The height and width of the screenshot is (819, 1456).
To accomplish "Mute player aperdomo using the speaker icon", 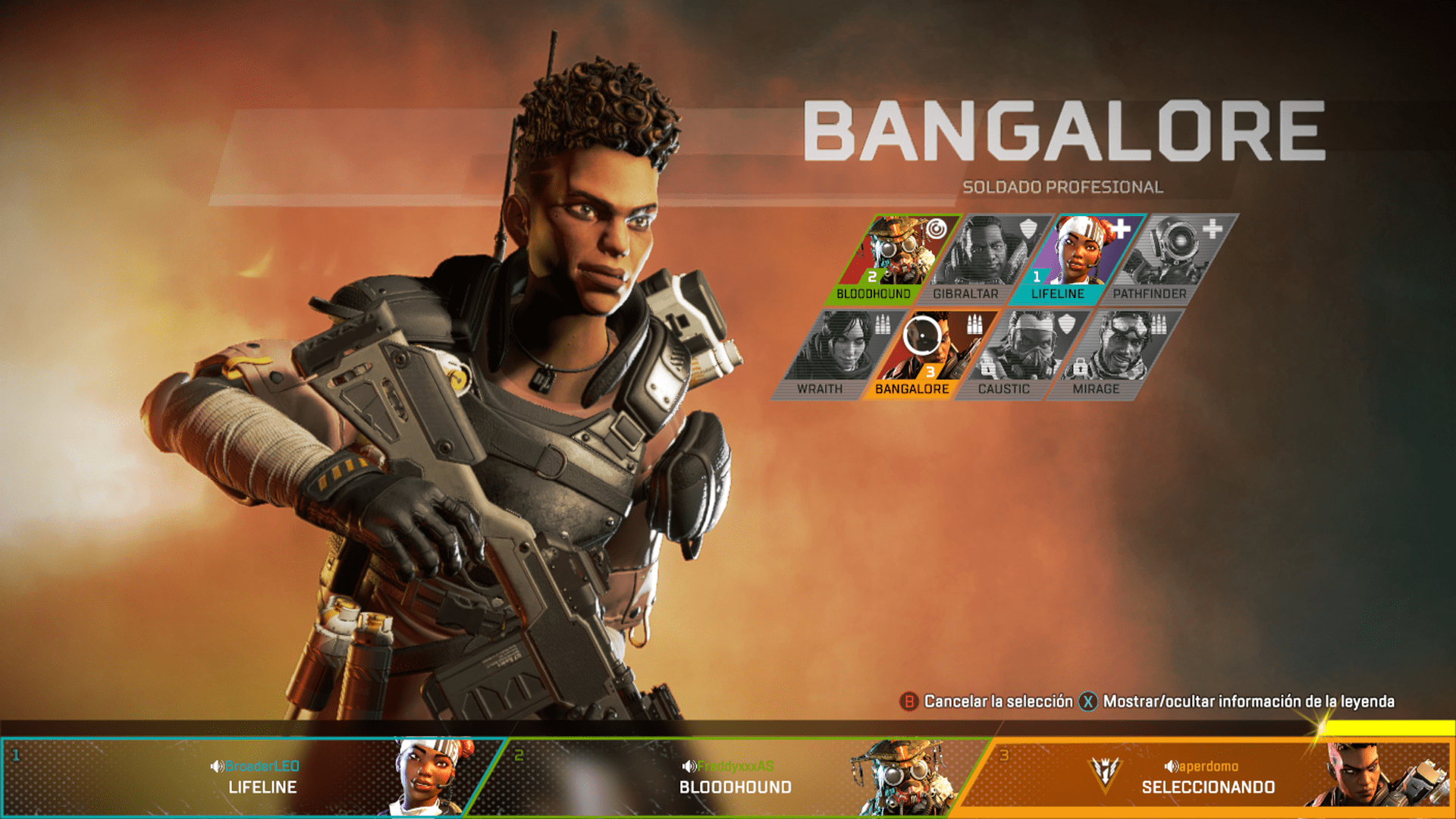I will (x=1172, y=766).
